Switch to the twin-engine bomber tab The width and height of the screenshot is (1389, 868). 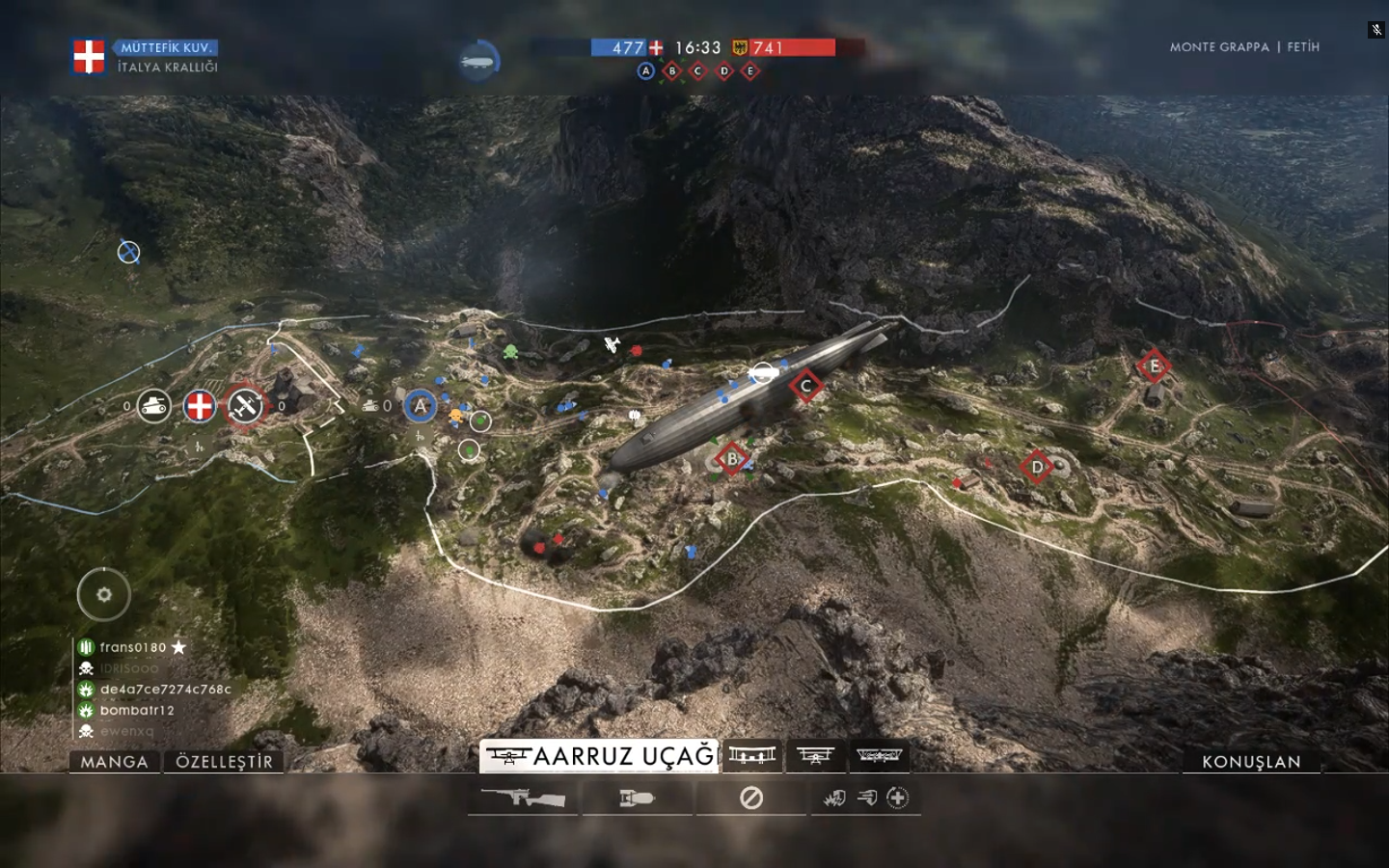[752, 756]
